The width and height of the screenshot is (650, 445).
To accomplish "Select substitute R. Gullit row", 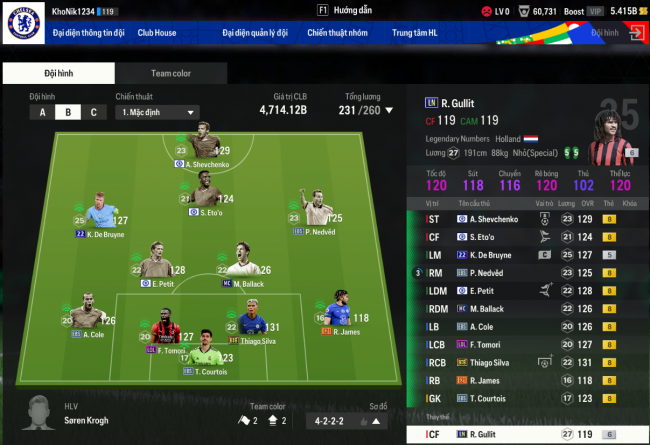I will 520,434.
